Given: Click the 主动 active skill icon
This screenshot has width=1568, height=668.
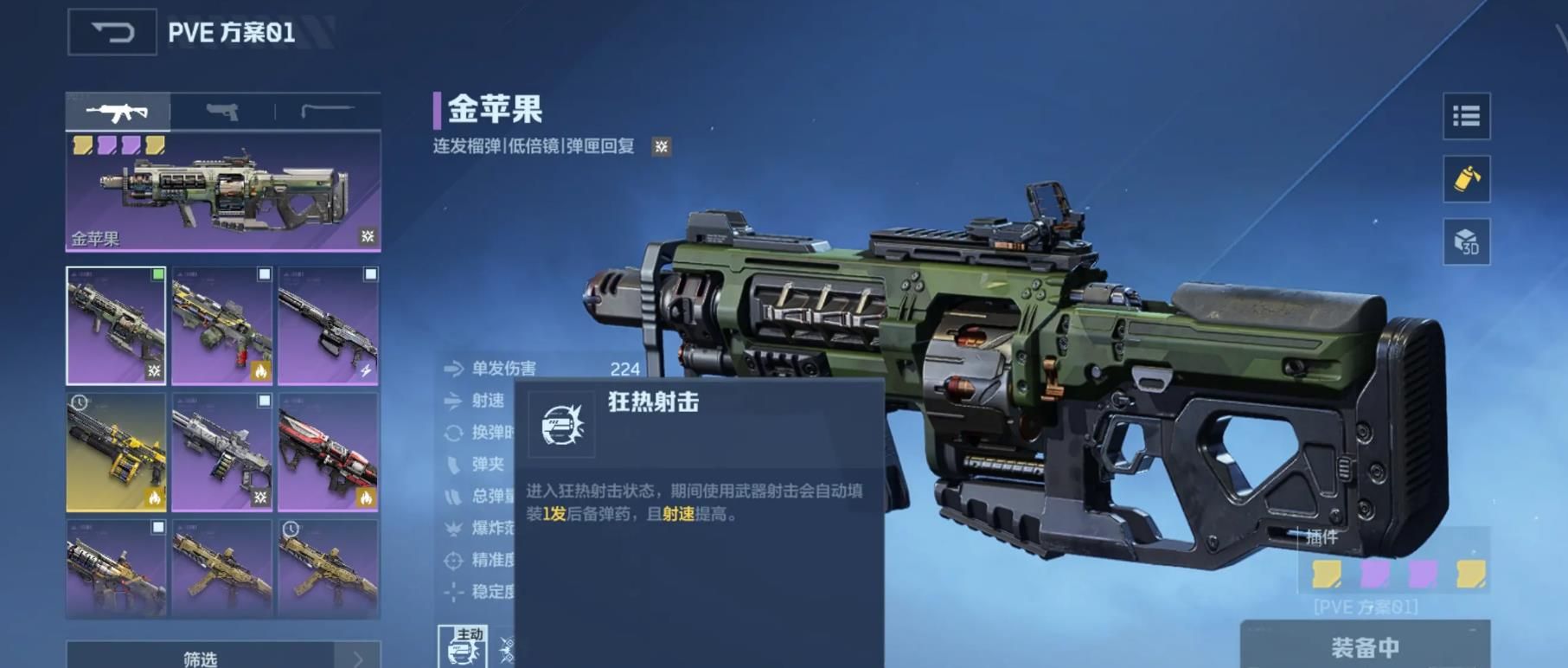Looking at the screenshot, I should click(x=463, y=647).
